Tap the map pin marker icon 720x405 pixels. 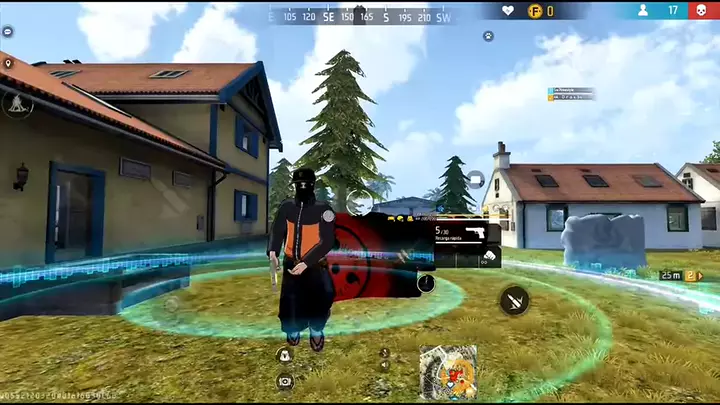point(8,64)
